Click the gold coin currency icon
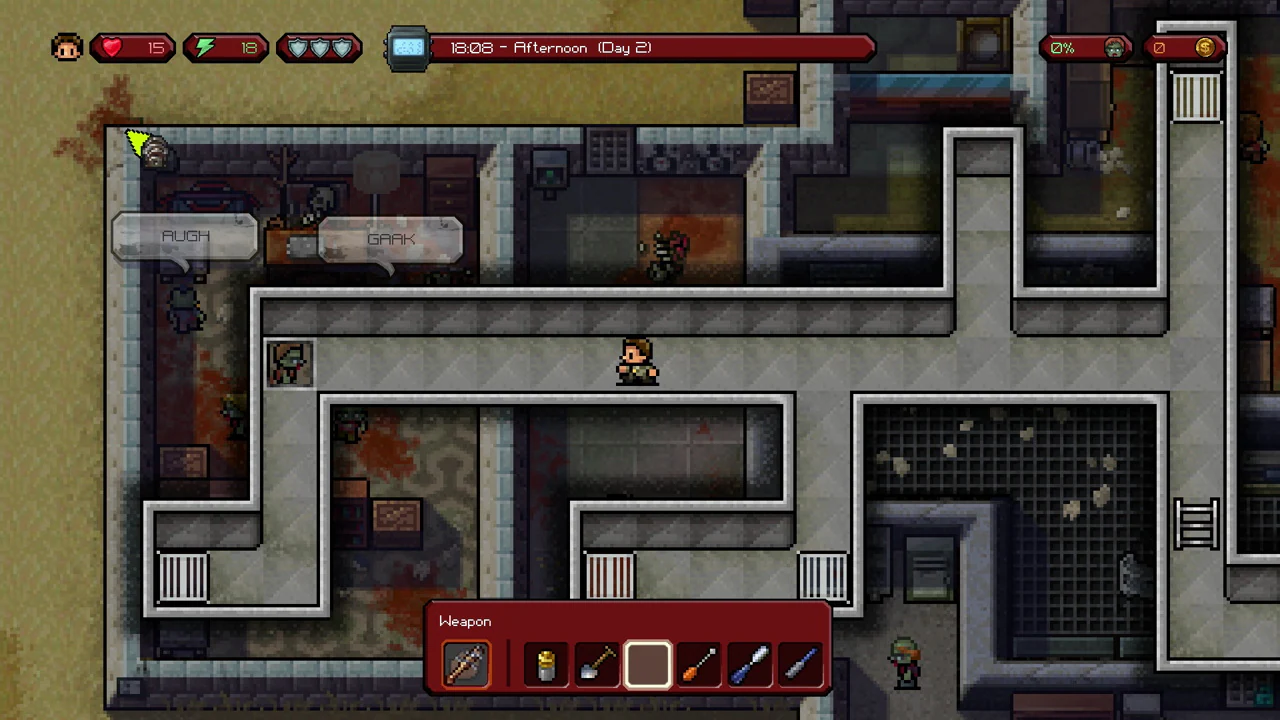Screen dimensions: 1280x720 (x=1205, y=47)
